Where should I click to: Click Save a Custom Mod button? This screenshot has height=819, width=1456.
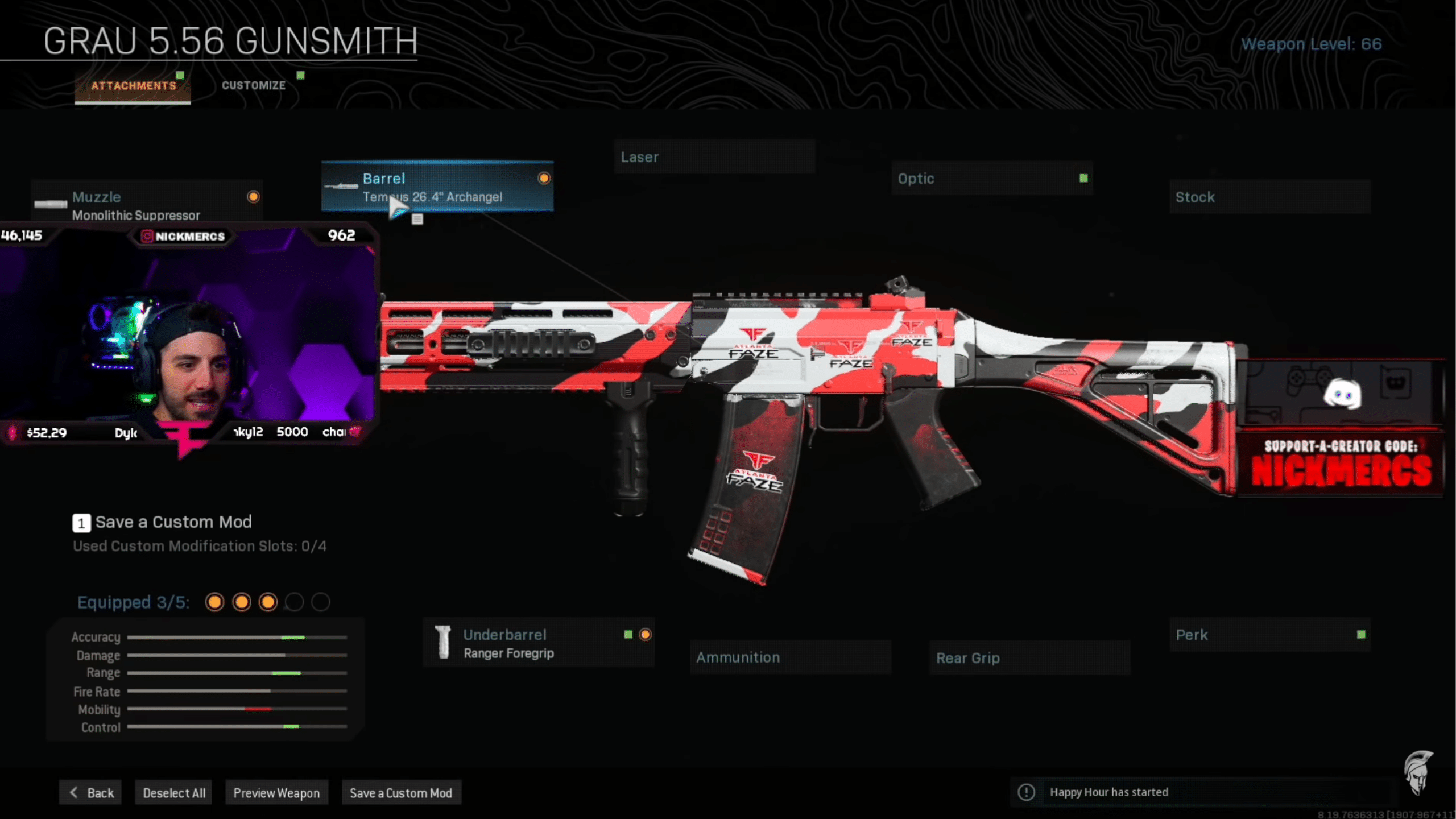pyautogui.click(x=401, y=793)
